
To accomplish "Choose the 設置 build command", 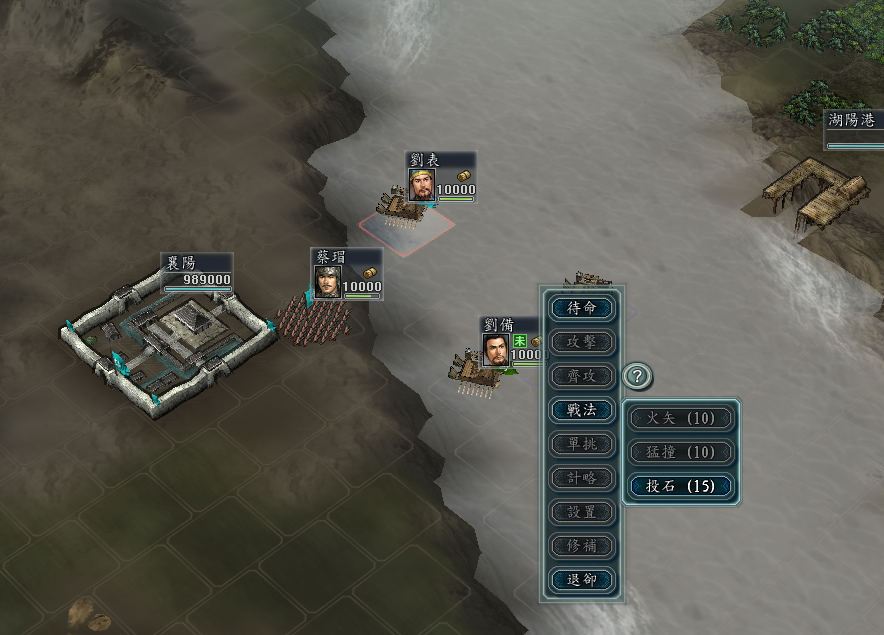I will tap(582, 512).
